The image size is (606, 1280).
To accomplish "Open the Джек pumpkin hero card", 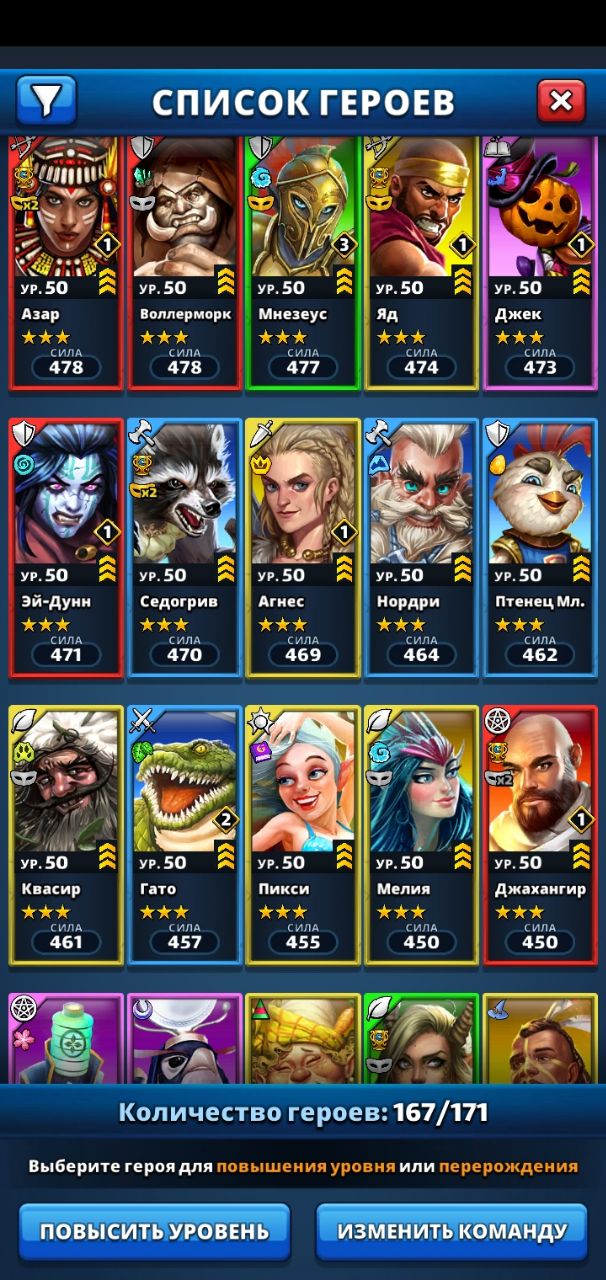I will [x=539, y=262].
